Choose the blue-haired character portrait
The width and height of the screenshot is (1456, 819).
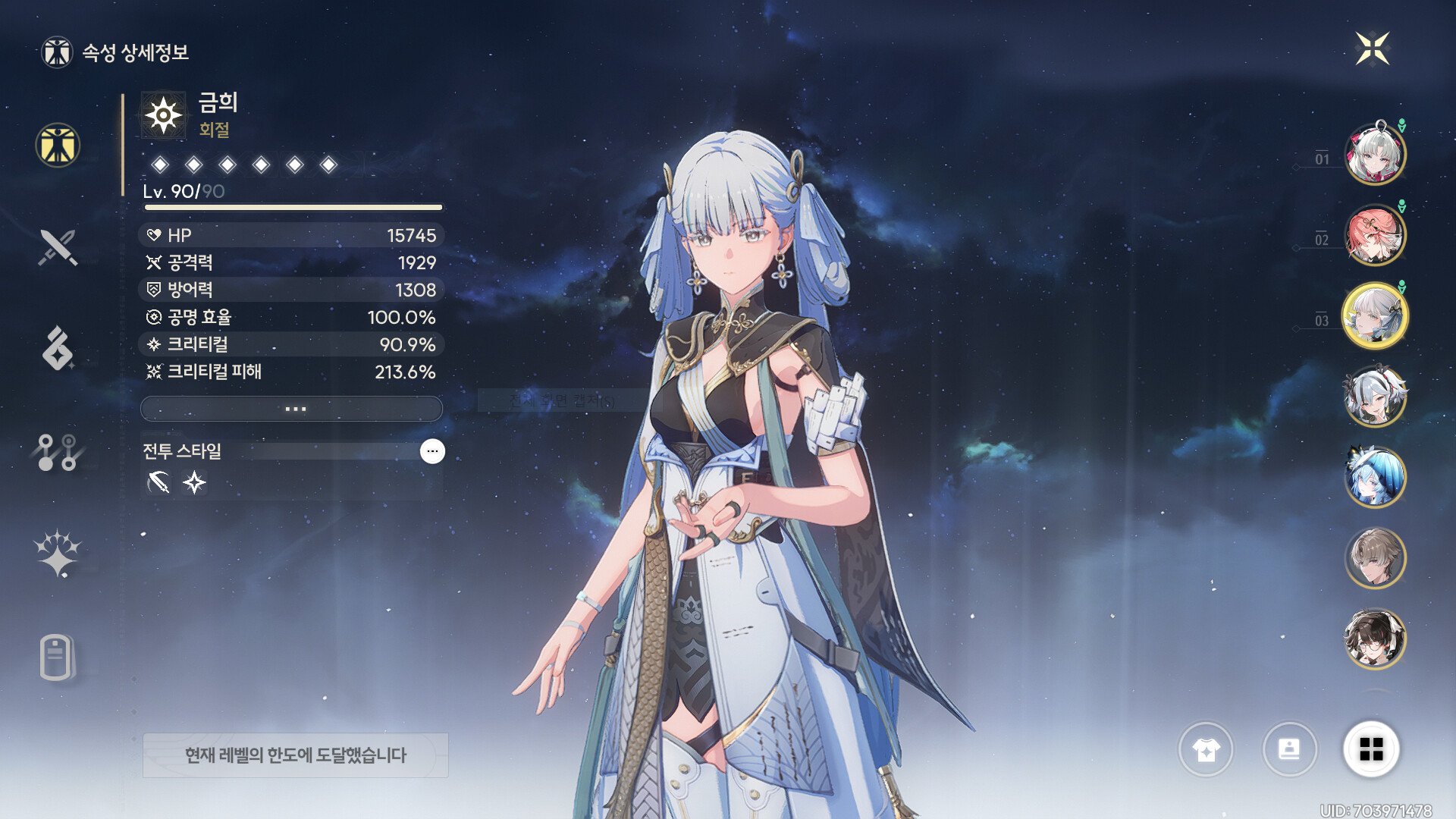point(1374,478)
